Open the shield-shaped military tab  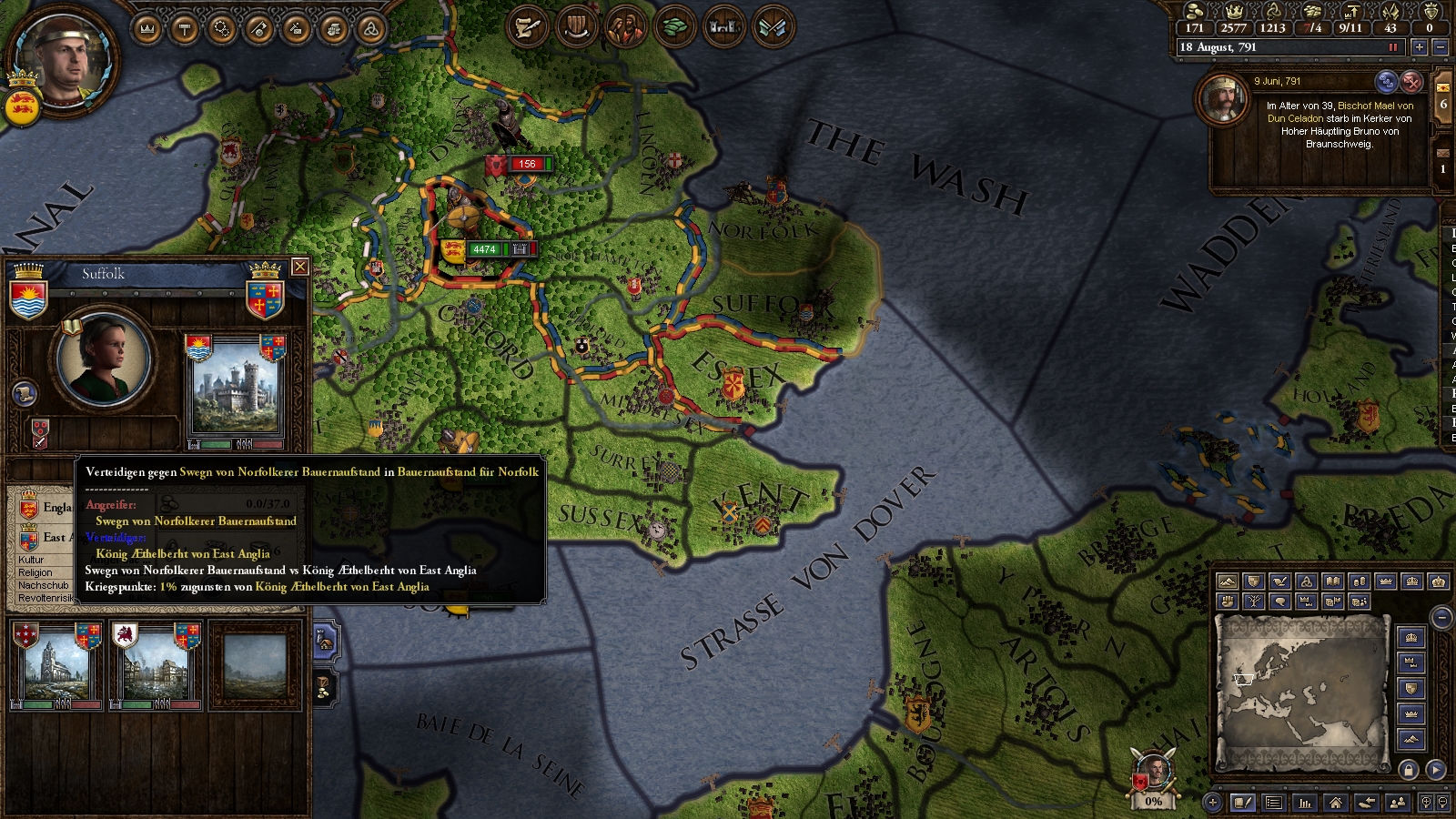pos(577,28)
